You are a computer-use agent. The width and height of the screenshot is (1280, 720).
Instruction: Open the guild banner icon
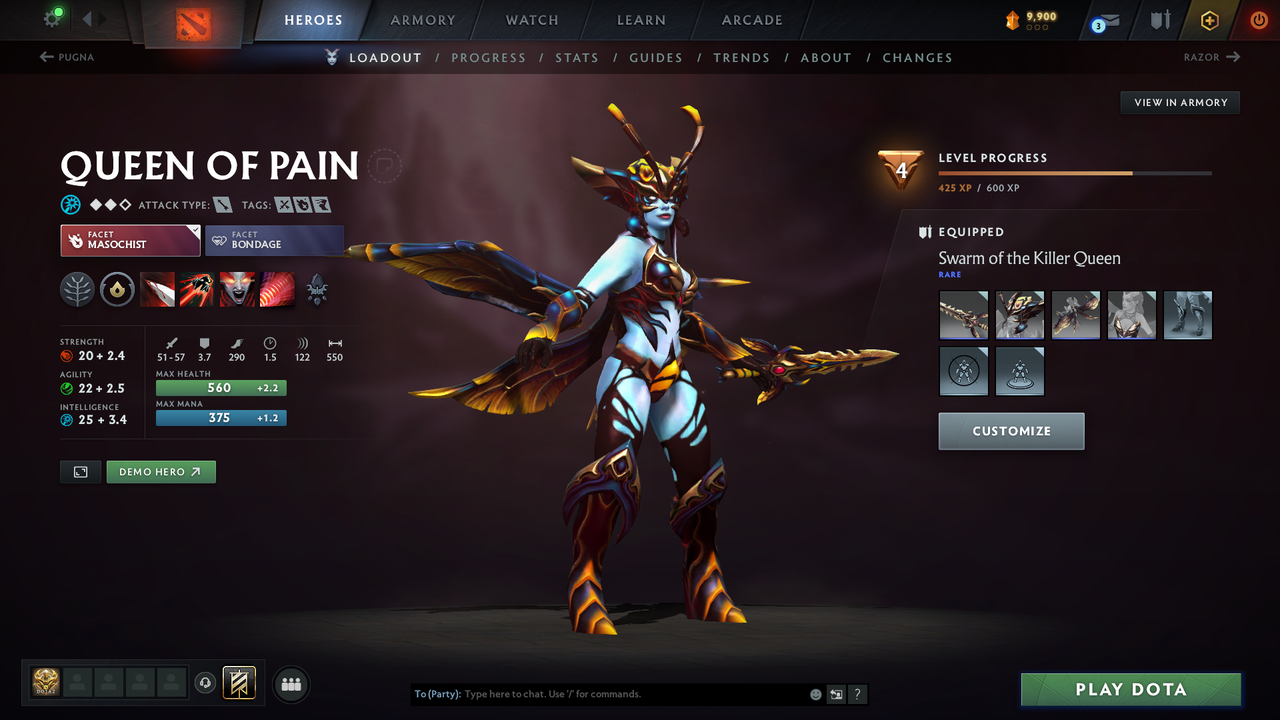click(238, 683)
